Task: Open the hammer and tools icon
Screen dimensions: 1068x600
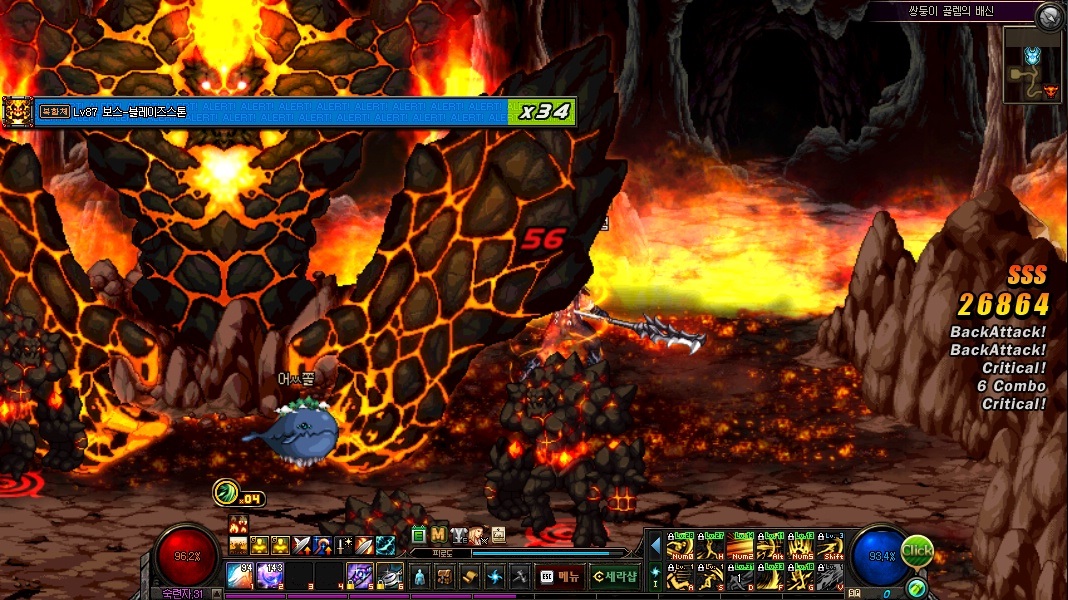Action: point(519,576)
